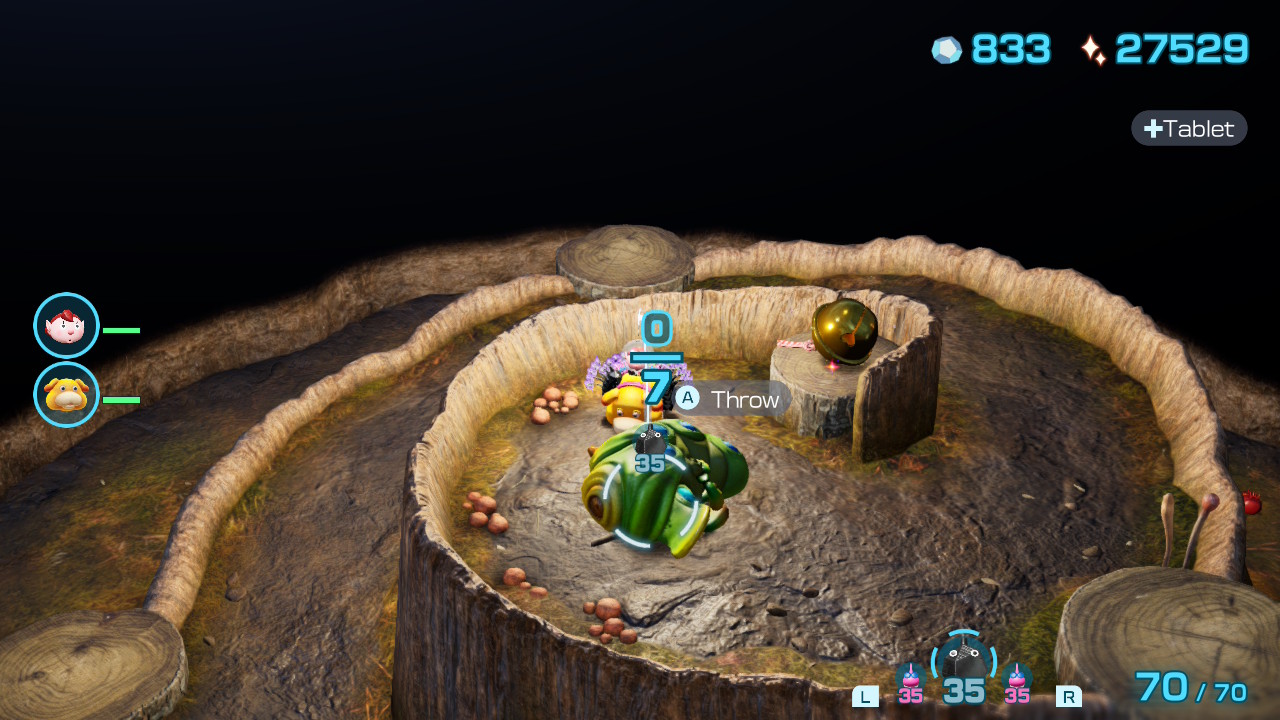Choose the Rock Pikmin squad icon
The height and width of the screenshot is (720, 1280).
coord(963,664)
